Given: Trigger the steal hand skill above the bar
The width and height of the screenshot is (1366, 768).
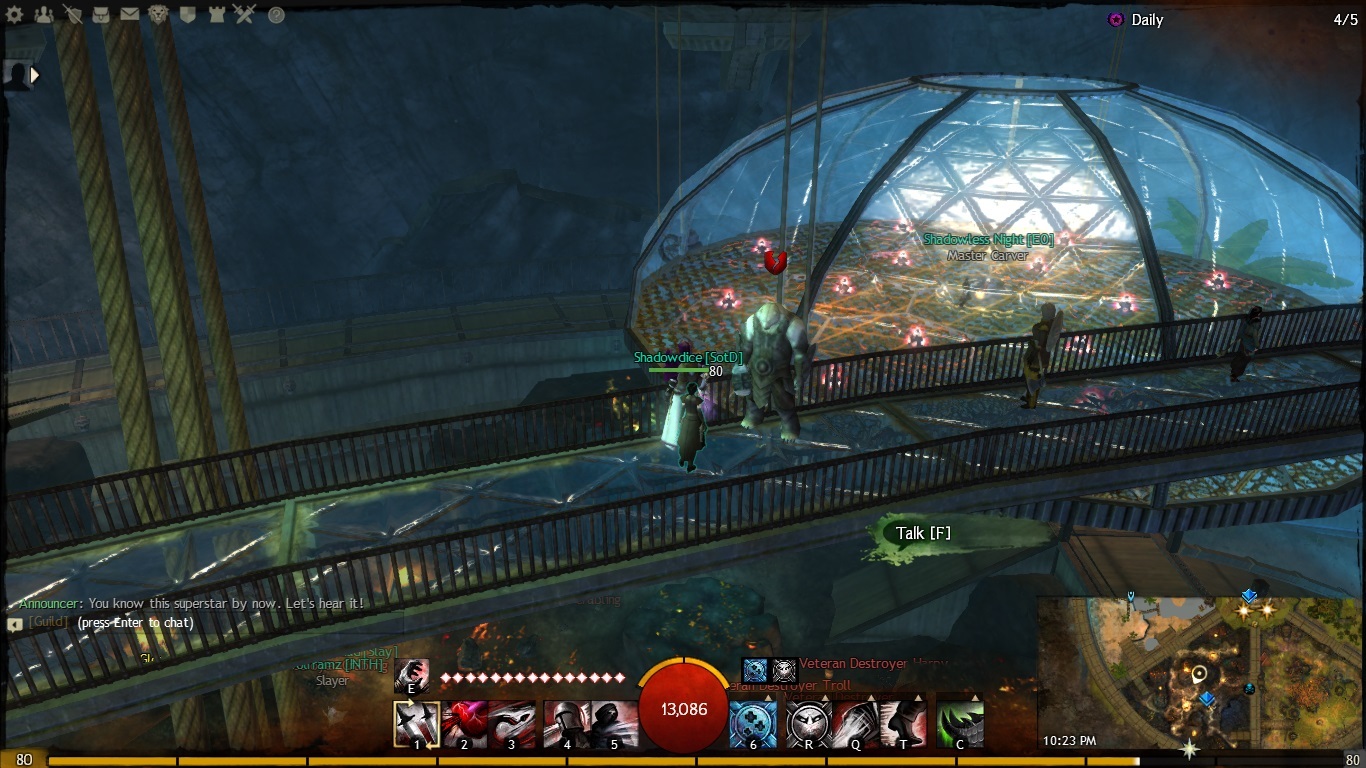Looking at the screenshot, I should (411, 676).
